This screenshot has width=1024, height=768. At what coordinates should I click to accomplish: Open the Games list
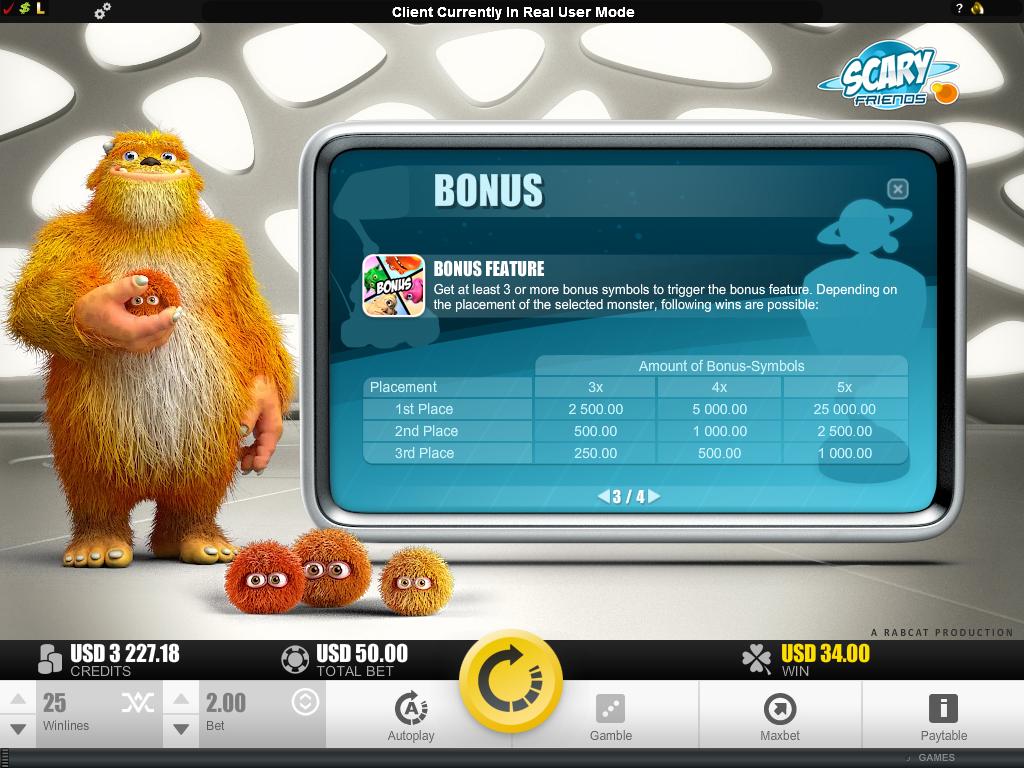click(x=935, y=758)
